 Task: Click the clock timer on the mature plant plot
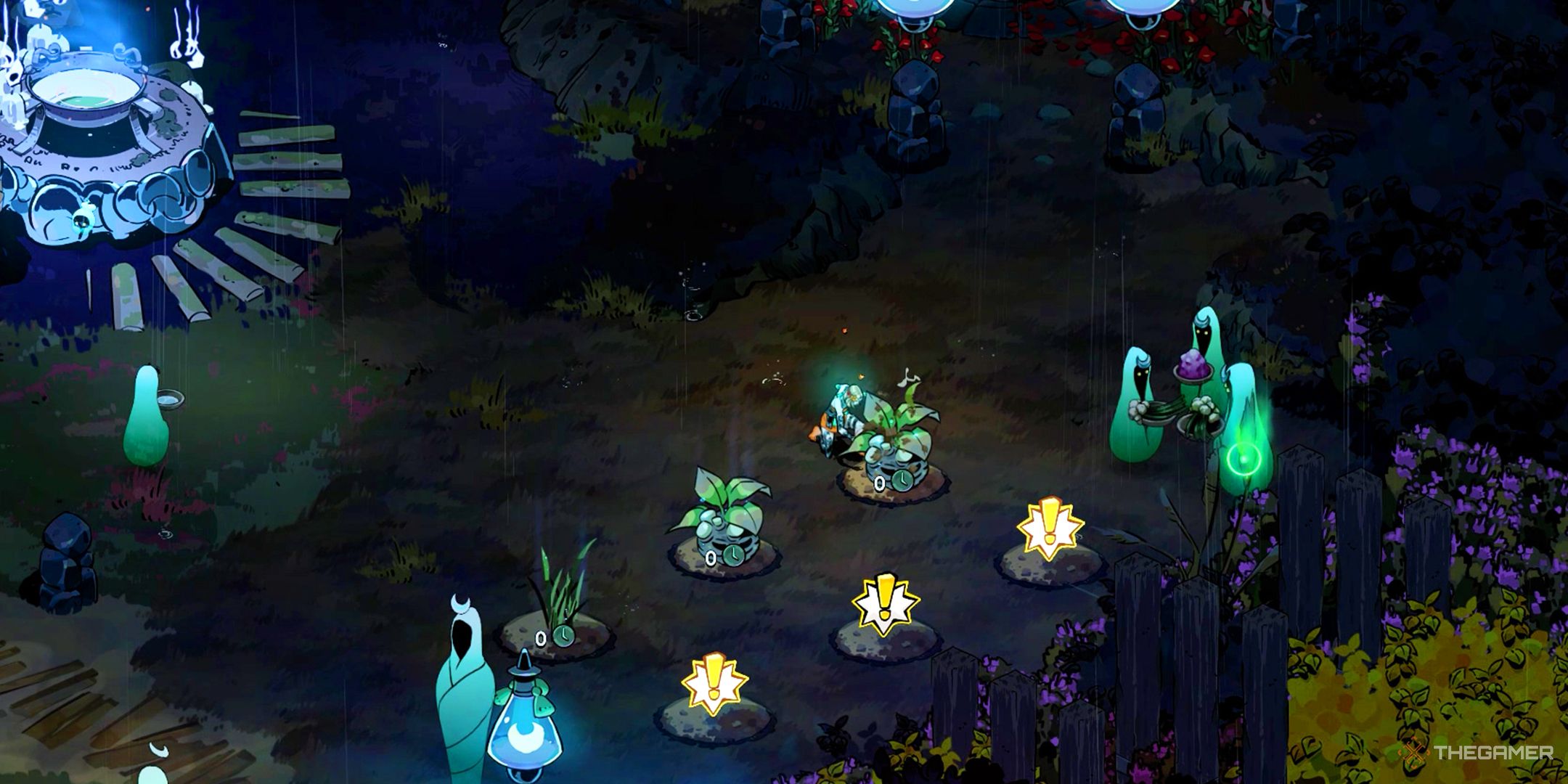pyautogui.click(x=902, y=480)
